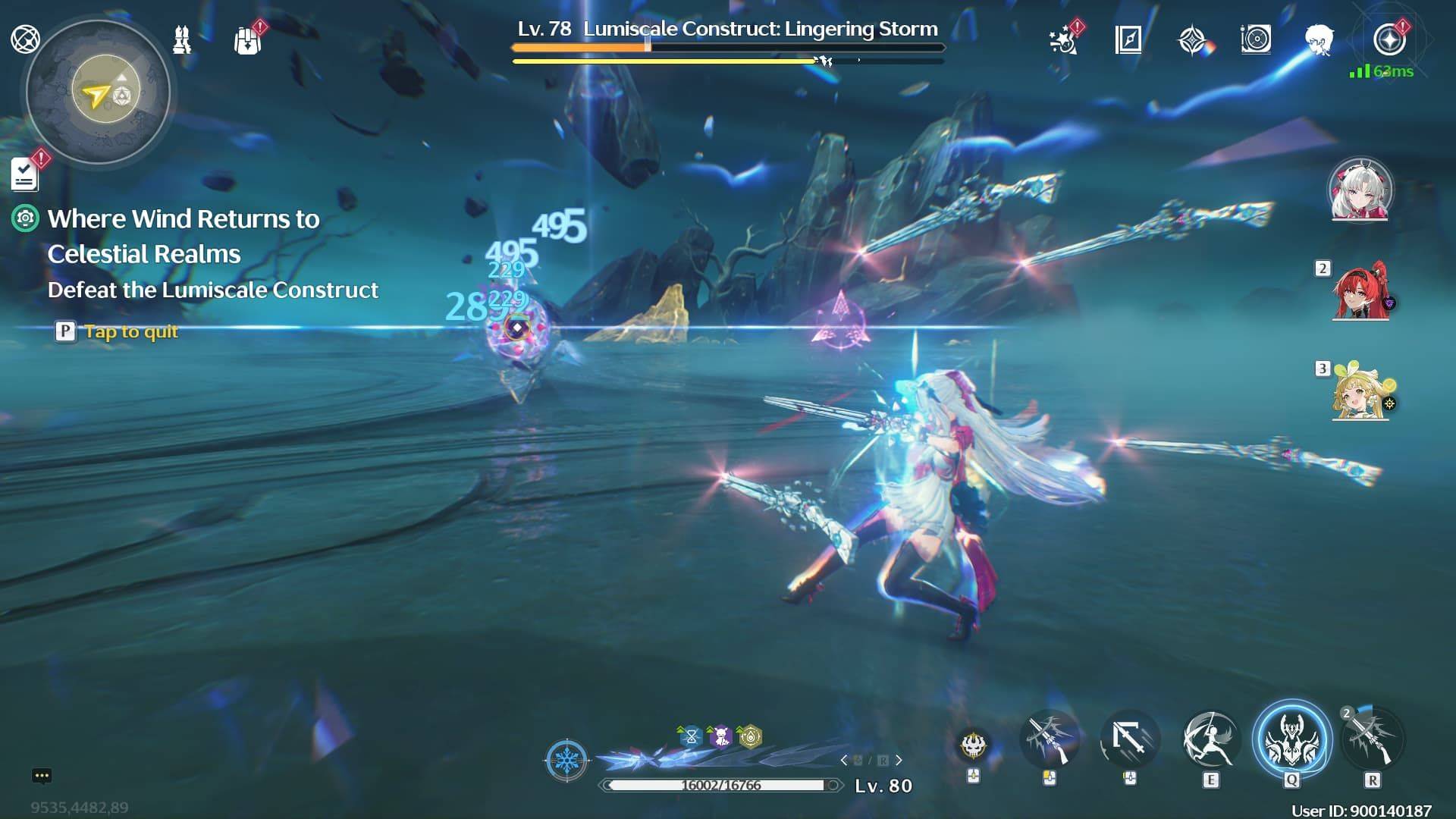This screenshot has height=819, width=1456.
Task: Open the Backpack inventory
Action: [246, 39]
